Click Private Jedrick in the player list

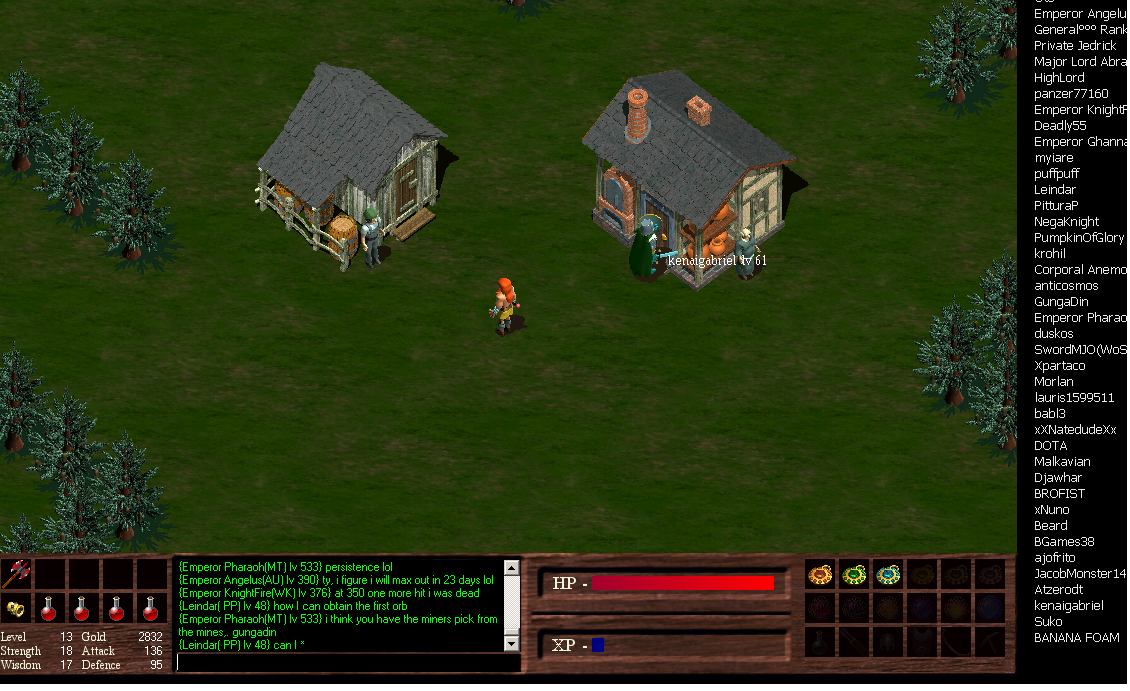[1075, 46]
